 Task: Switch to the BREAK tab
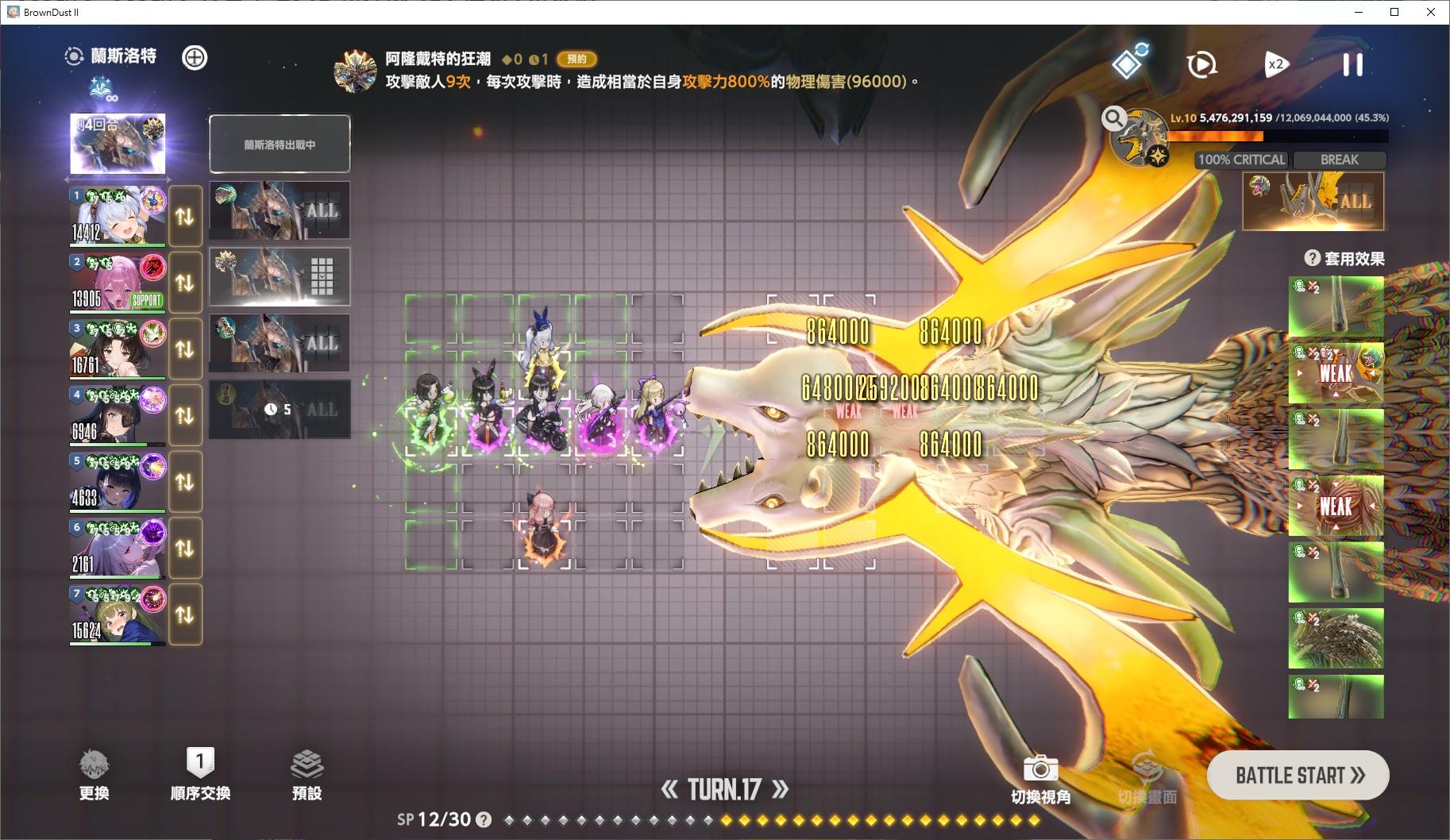point(1338,160)
